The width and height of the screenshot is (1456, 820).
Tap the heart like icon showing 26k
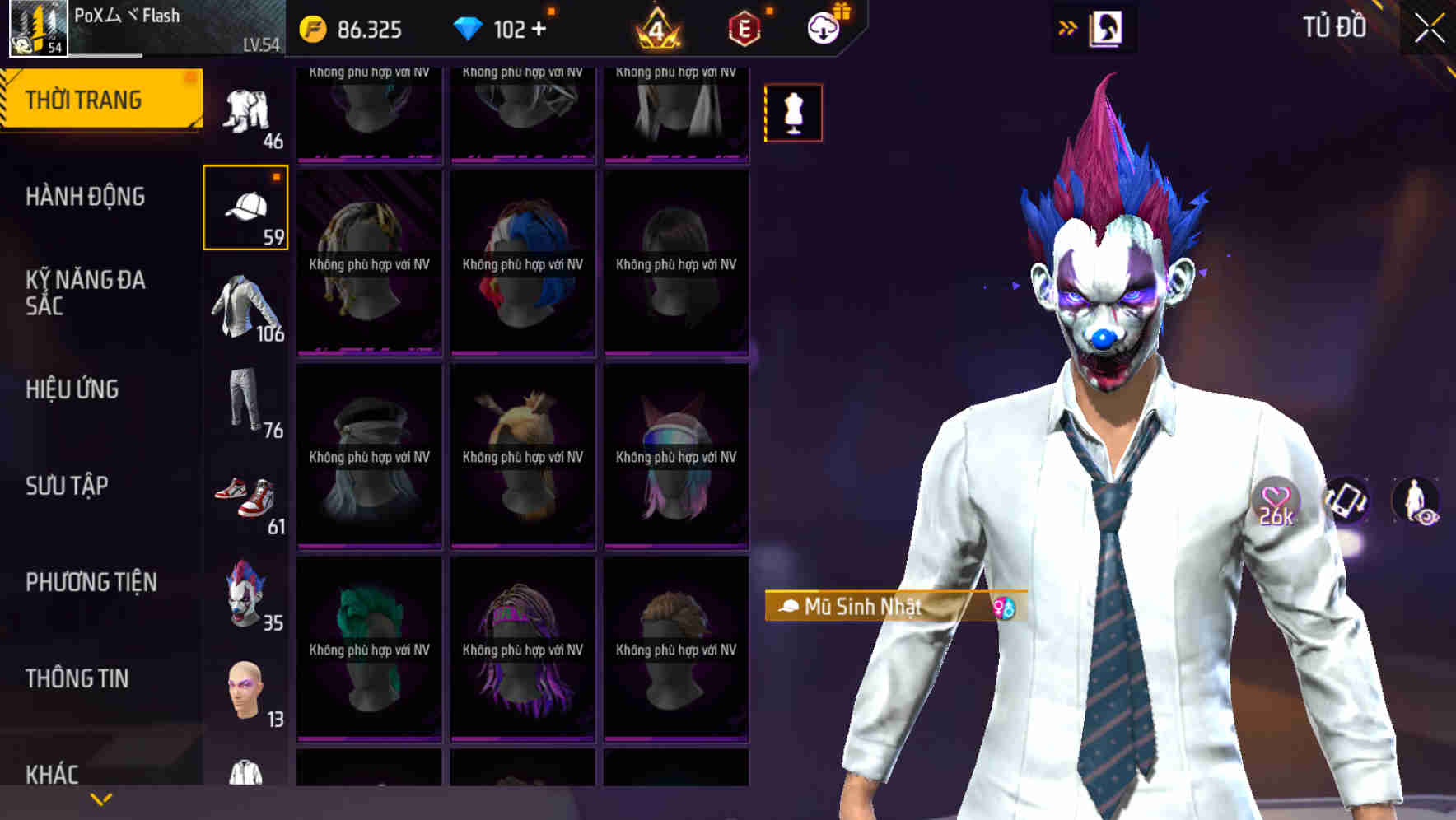click(x=1275, y=501)
